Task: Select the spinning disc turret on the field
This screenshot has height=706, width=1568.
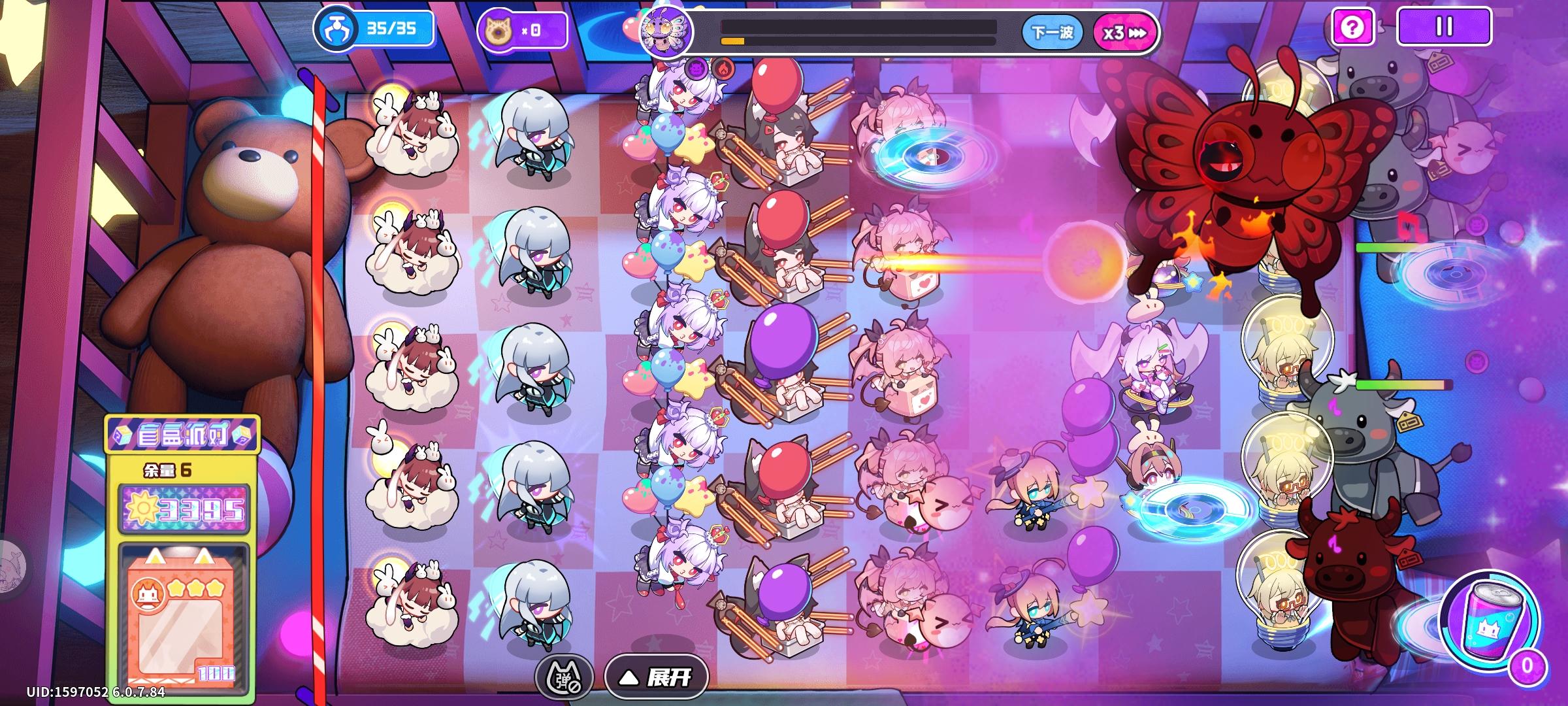Action: point(929,157)
